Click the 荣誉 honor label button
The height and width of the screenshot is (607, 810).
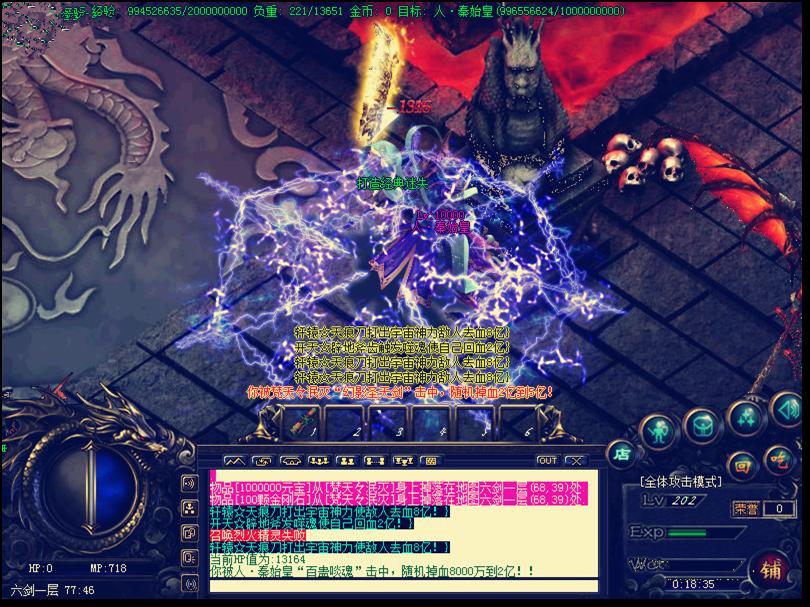point(745,508)
